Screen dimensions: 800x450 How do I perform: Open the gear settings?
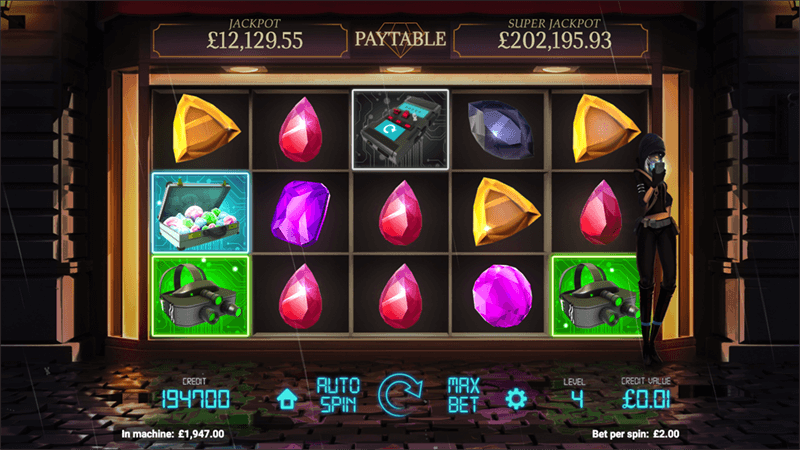(516, 398)
